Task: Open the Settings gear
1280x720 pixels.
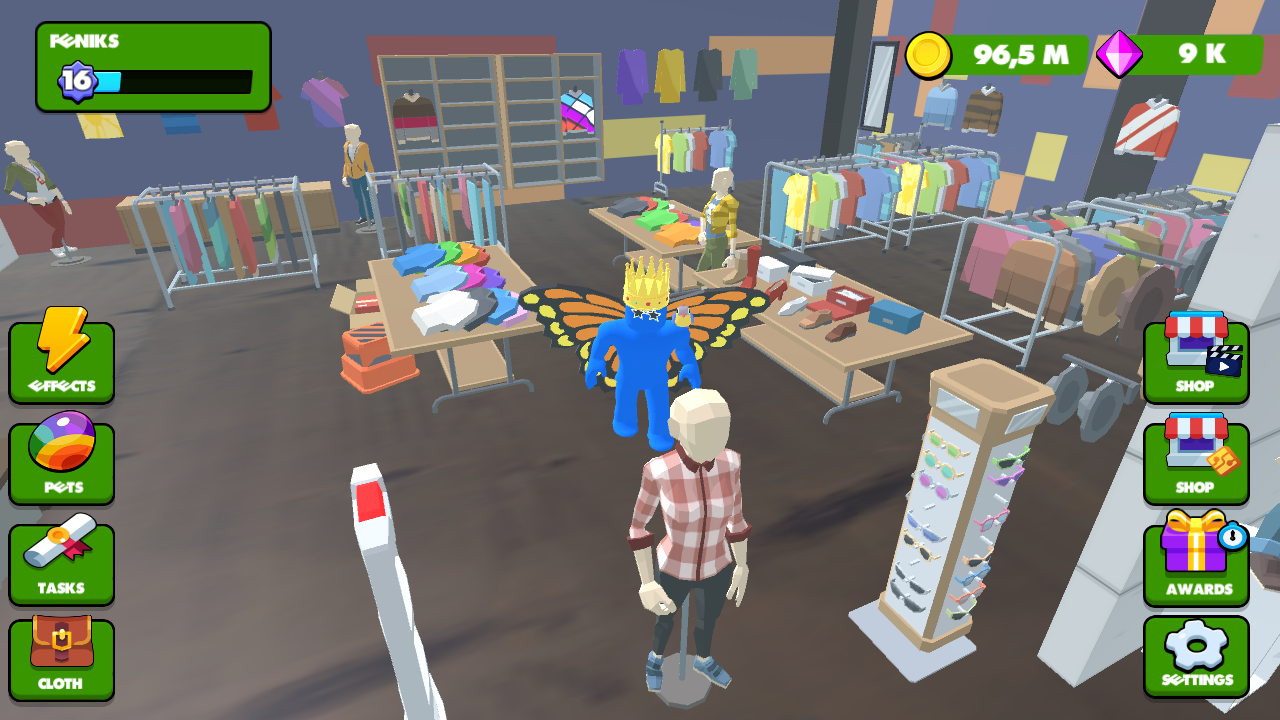Action: click(x=1196, y=655)
